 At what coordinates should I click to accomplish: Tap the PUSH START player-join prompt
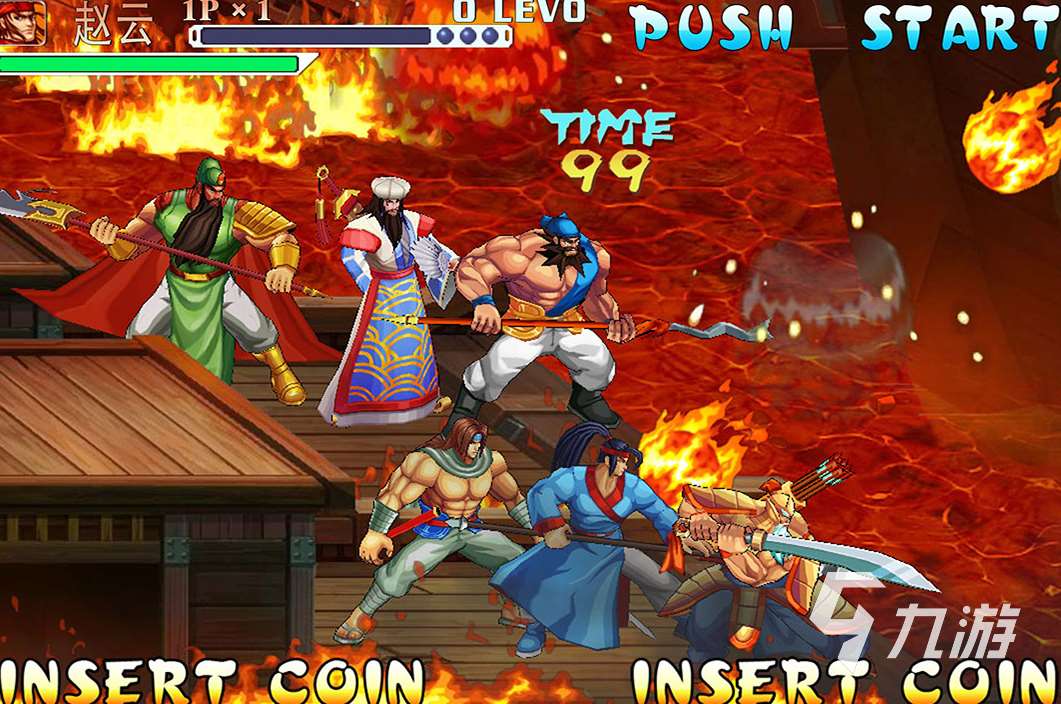[x=845, y=27]
